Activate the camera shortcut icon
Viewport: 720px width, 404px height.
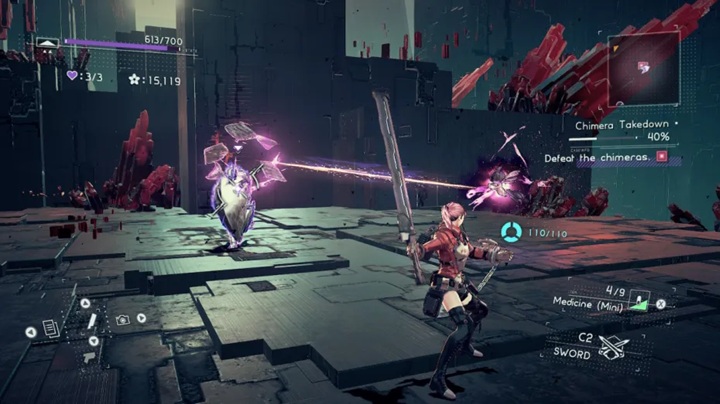tap(122, 319)
